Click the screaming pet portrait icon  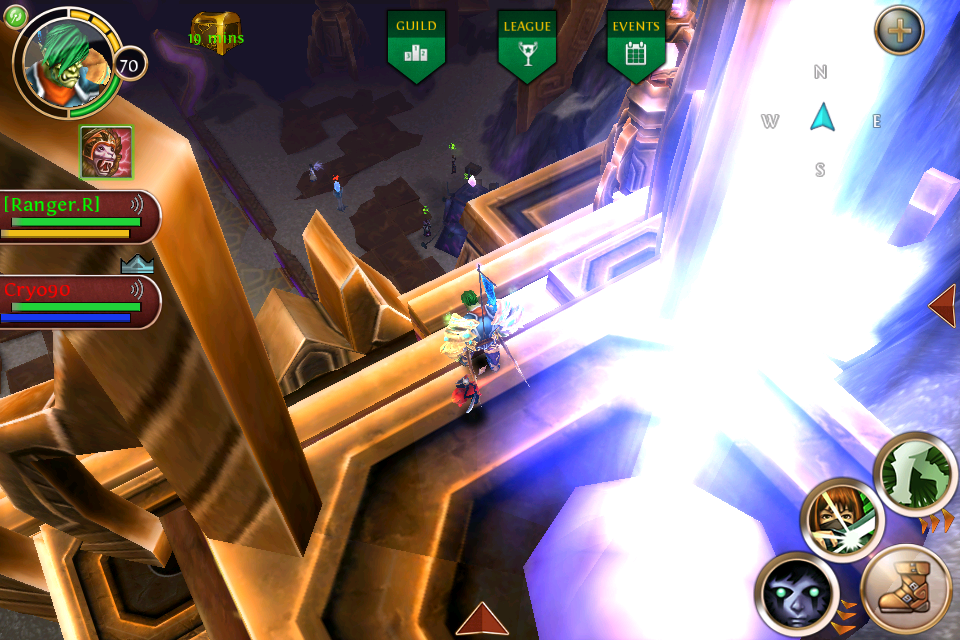point(106,153)
